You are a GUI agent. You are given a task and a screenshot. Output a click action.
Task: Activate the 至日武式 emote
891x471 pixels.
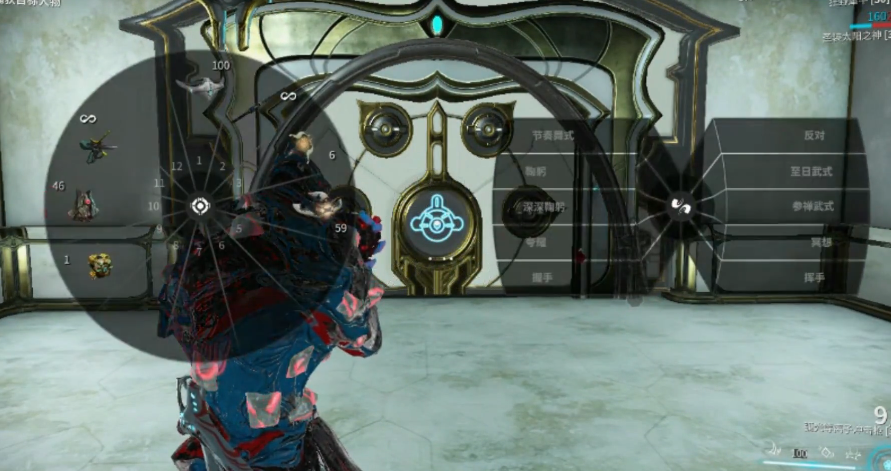click(811, 171)
